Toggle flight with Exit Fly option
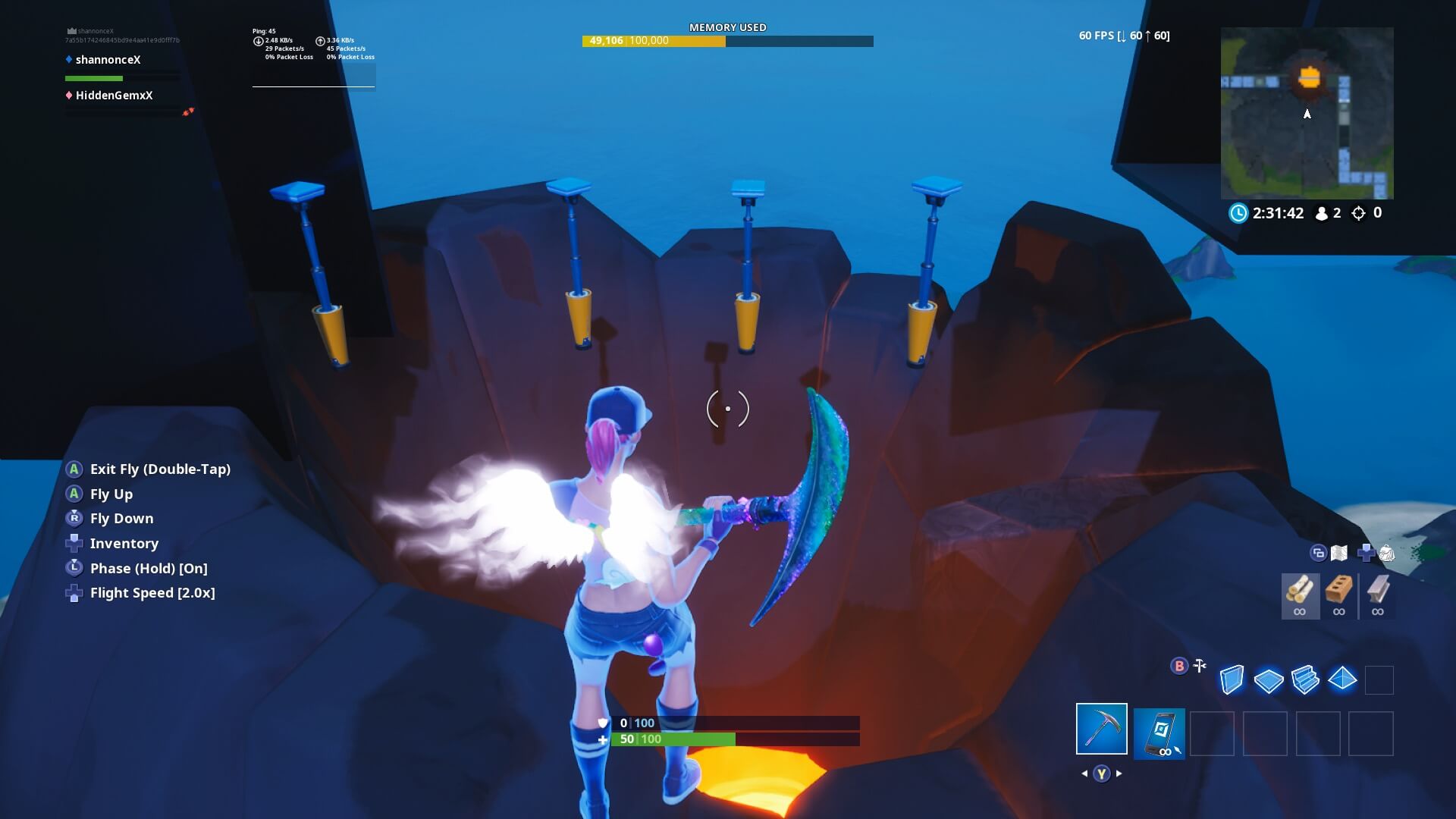The image size is (1456, 819). (x=160, y=469)
